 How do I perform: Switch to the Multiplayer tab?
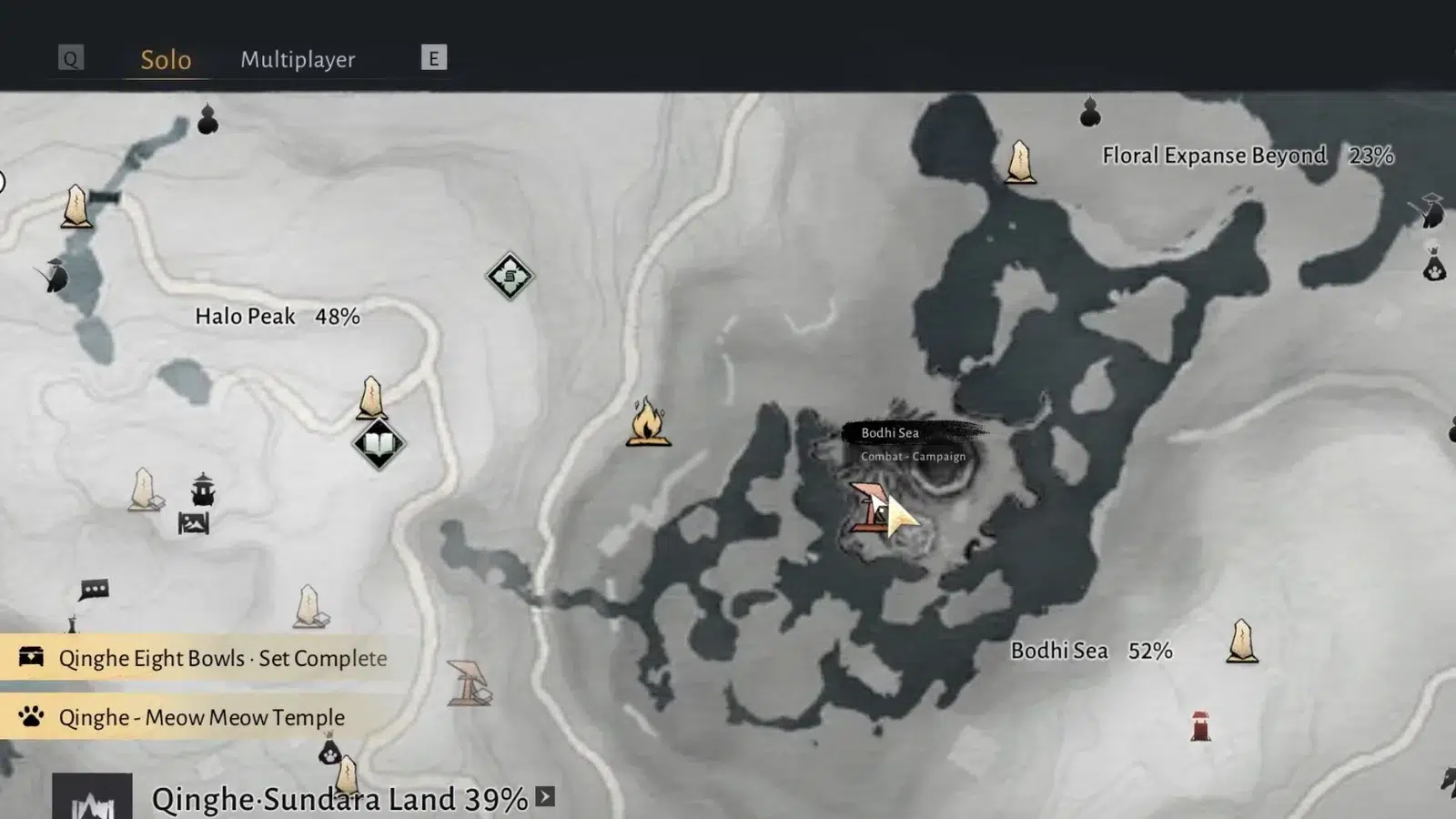click(298, 59)
